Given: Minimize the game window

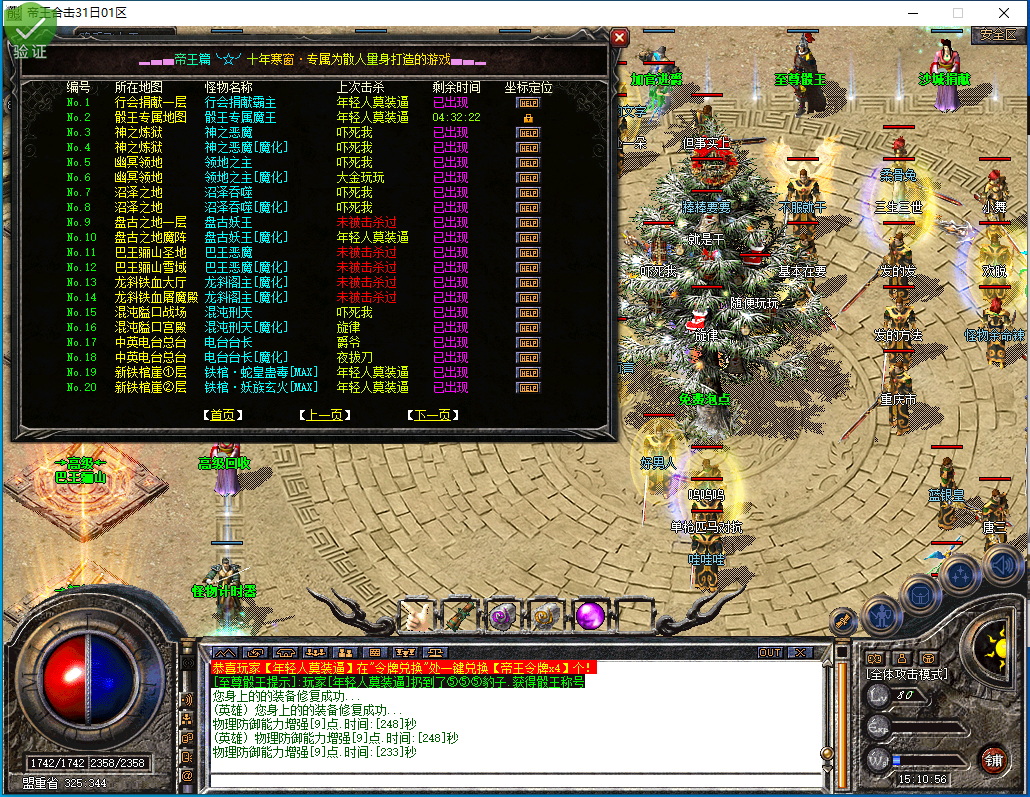Looking at the screenshot, I should click(912, 13).
